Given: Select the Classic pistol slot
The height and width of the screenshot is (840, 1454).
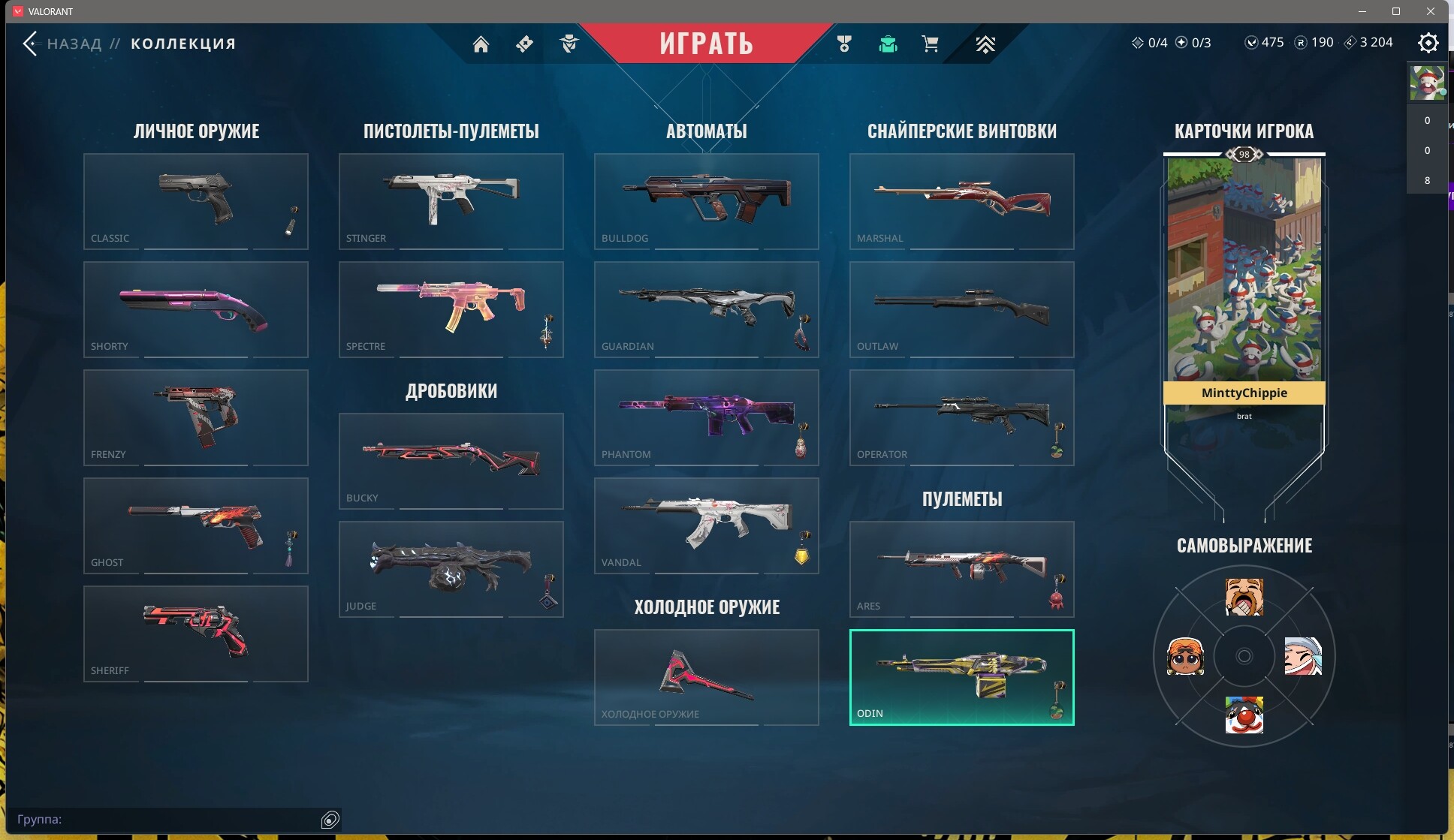Looking at the screenshot, I should pos(195,201).
